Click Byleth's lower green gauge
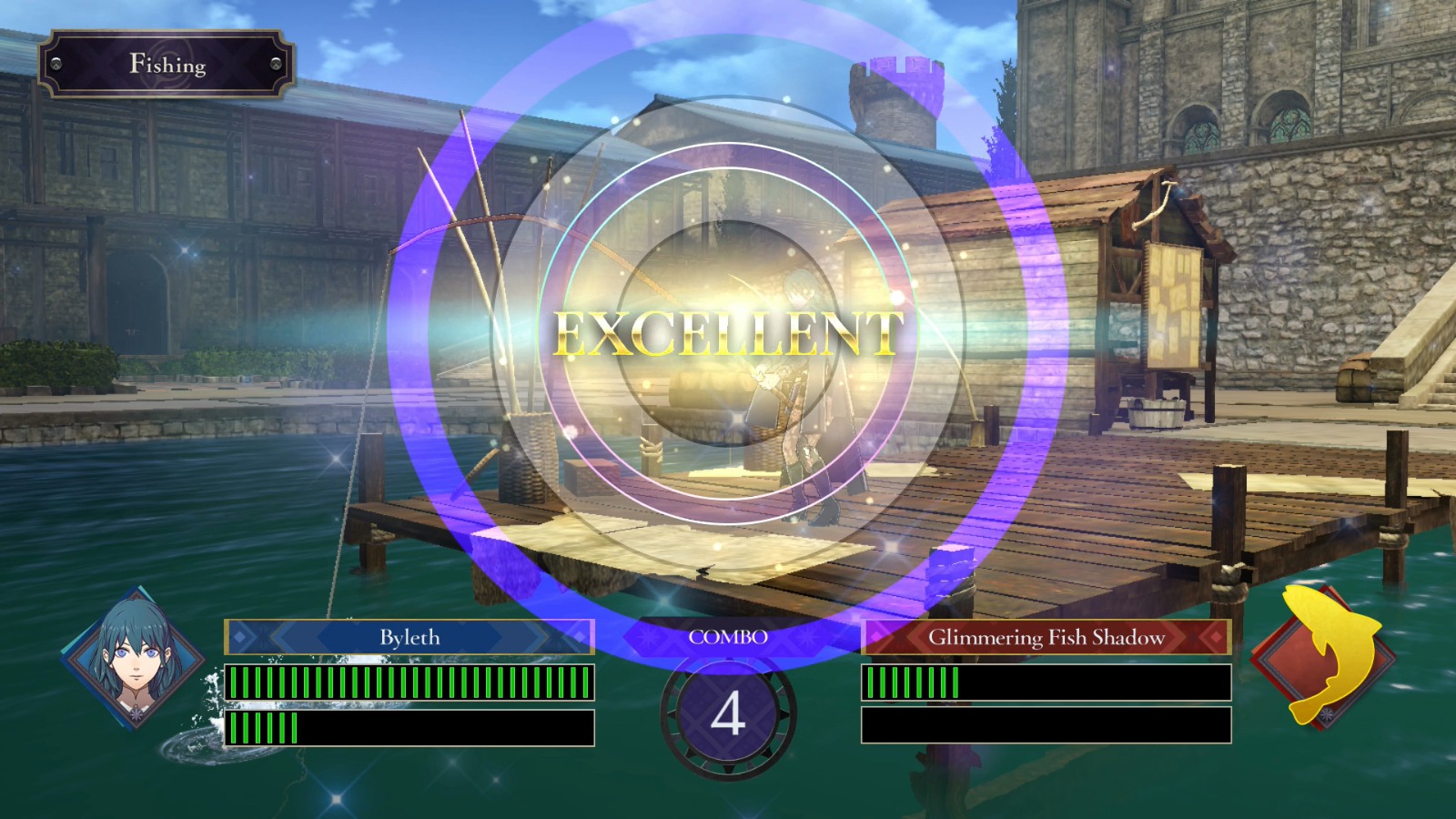 [x=264, y=725]
